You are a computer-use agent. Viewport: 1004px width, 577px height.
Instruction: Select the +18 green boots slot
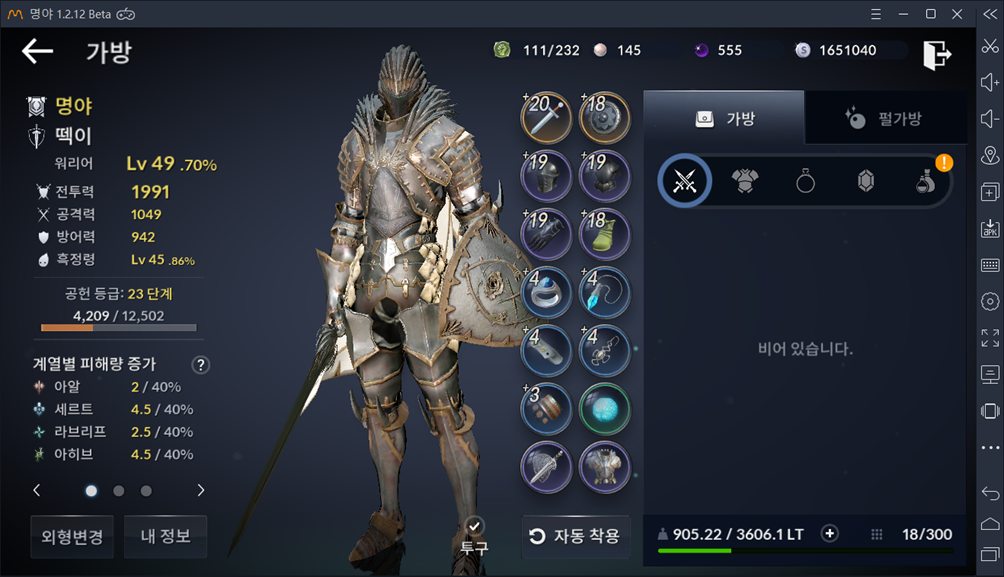(x=605, y=234)
